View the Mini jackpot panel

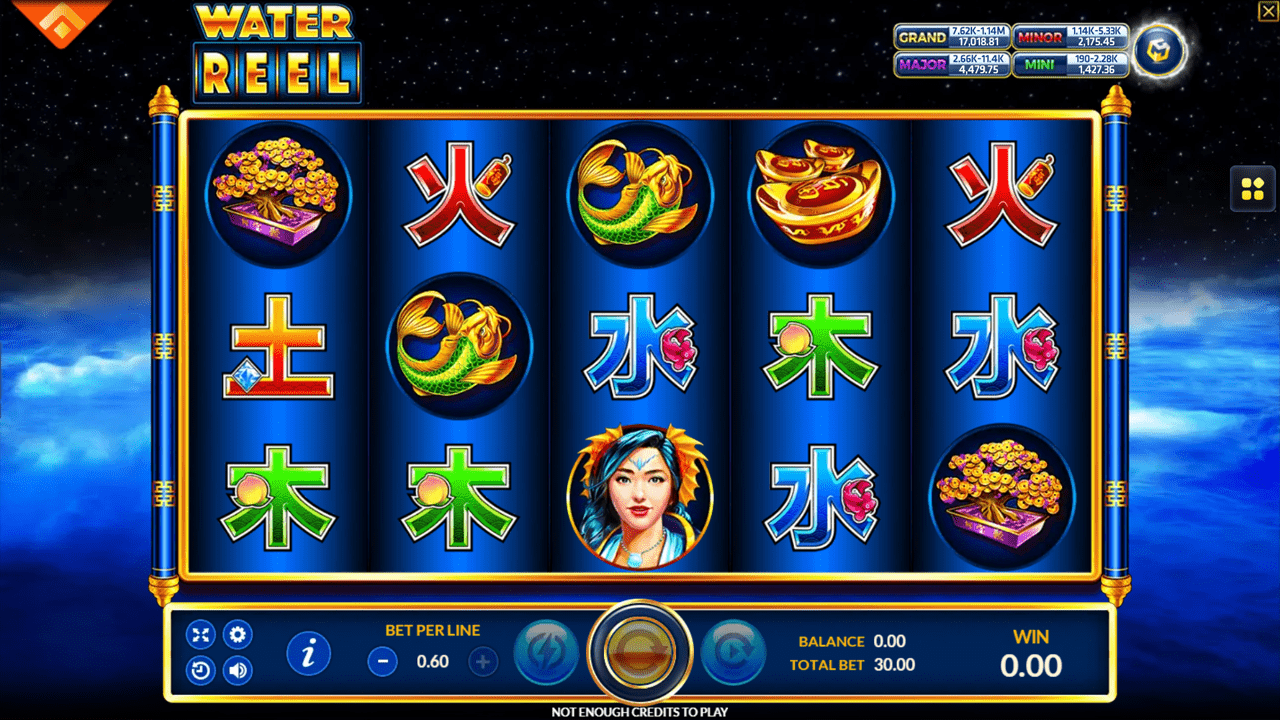coord(1070,65)
